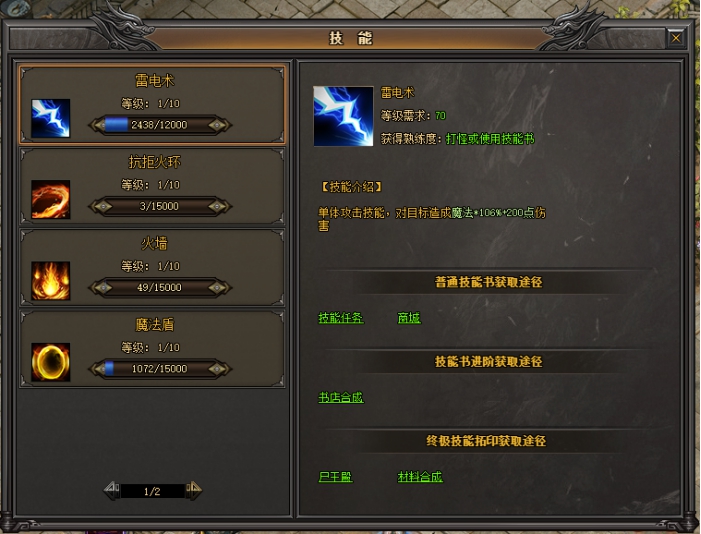Open the 商城 shop link
This screenshot has height=534, width=701.
click(x=408, y=318)
